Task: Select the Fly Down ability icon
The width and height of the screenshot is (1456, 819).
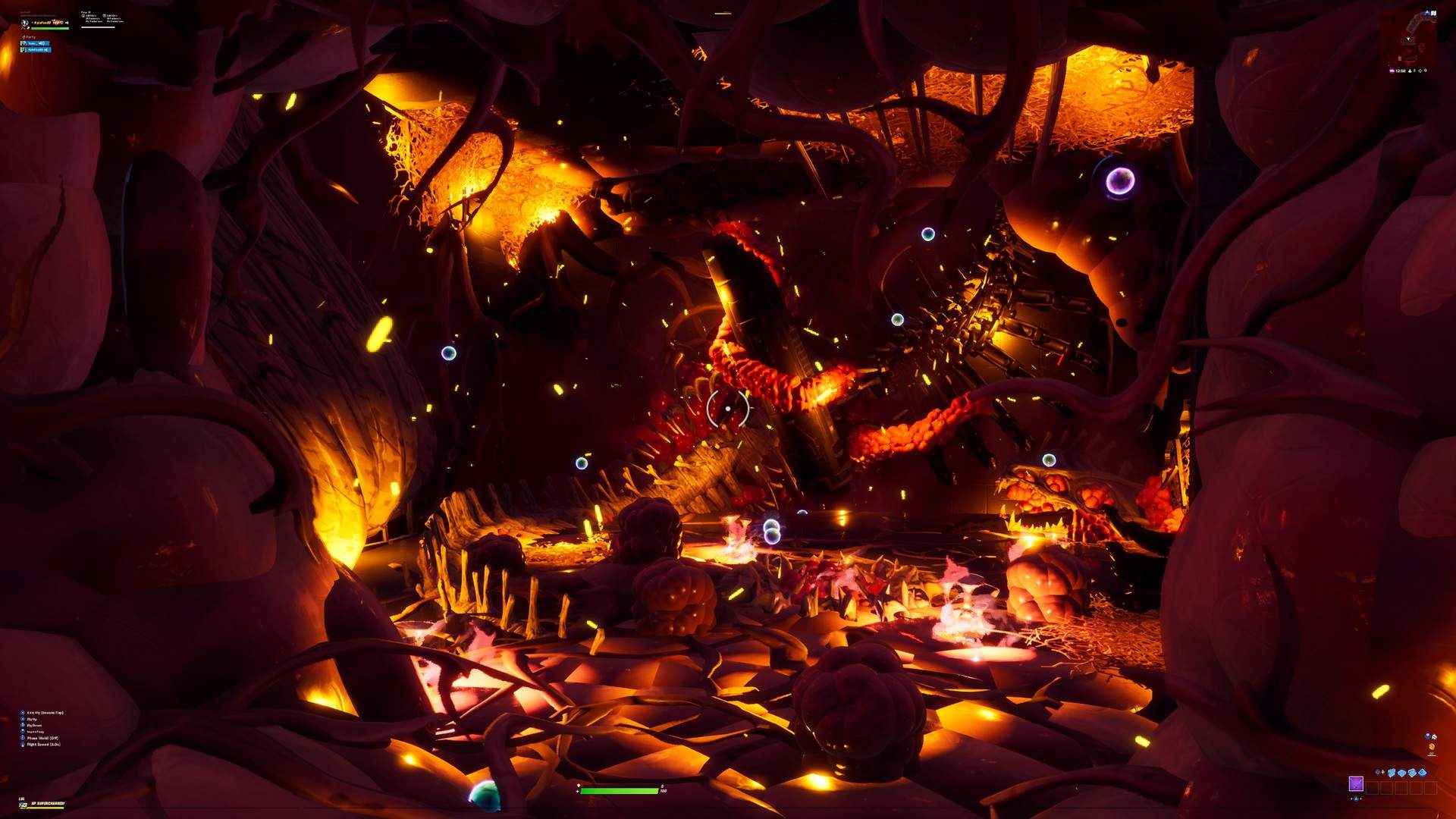Action: click(23, 726)
